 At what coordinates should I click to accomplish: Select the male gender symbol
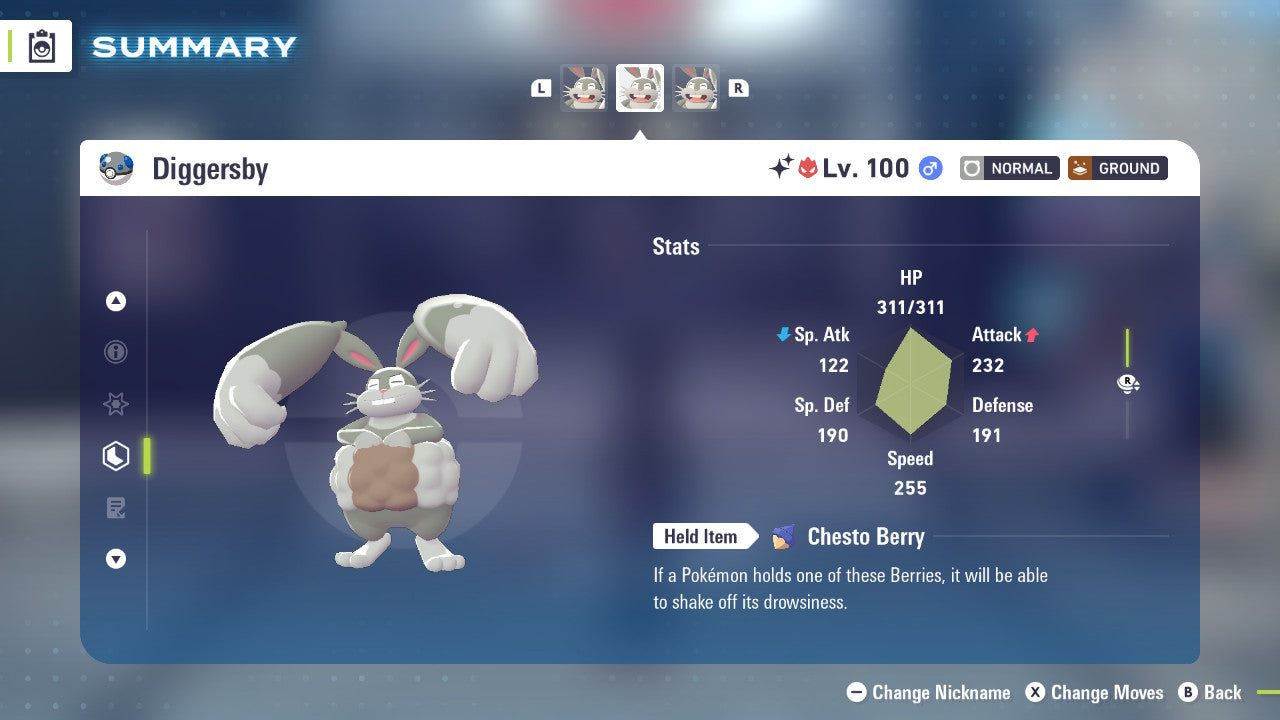(x=930, y=168)
